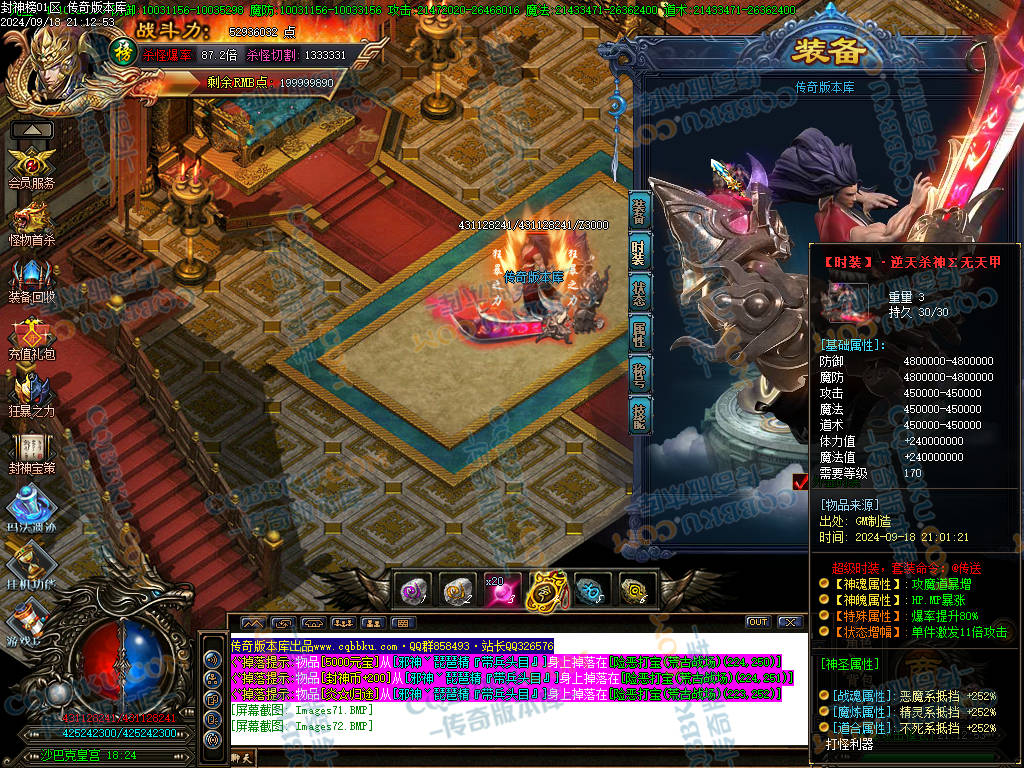This screenshot has height=768, width=1024.
Task: Toggle the red checkmark box in equipment panel
Action: click(x=800, y=483)
